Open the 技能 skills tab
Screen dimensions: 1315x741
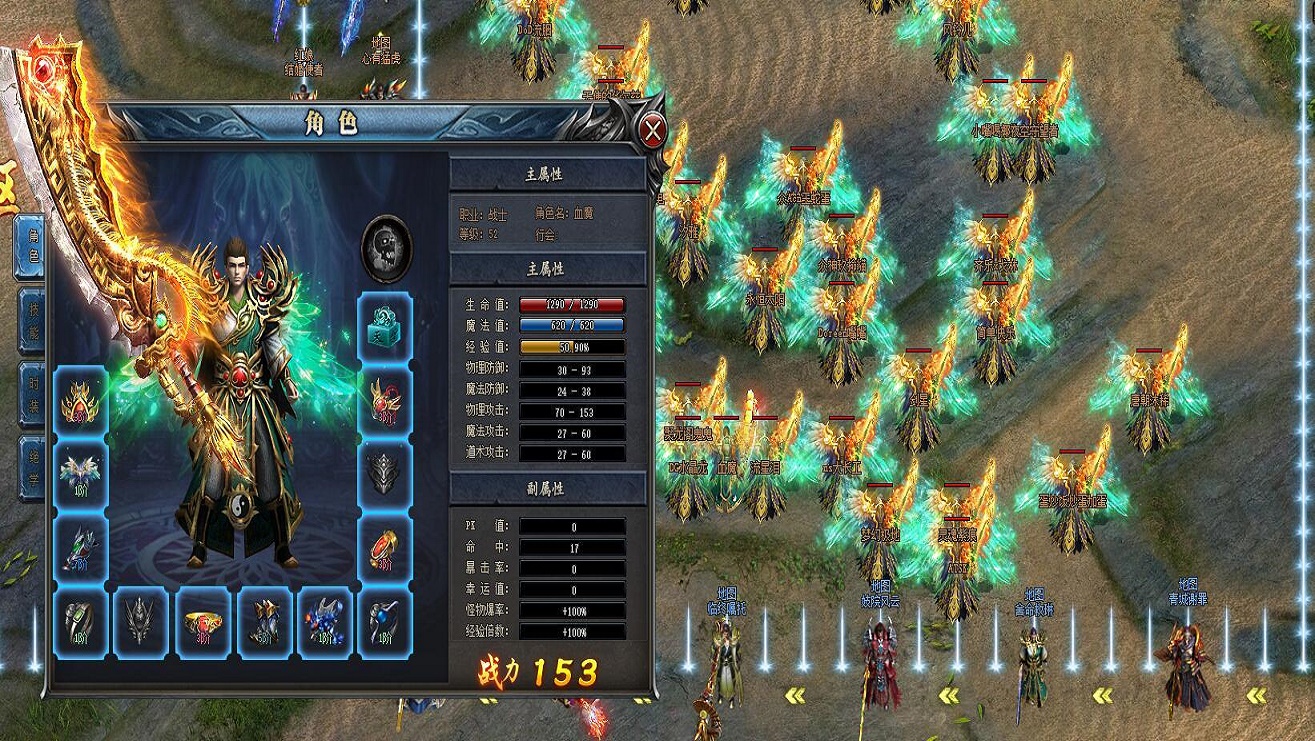(29, 320)
